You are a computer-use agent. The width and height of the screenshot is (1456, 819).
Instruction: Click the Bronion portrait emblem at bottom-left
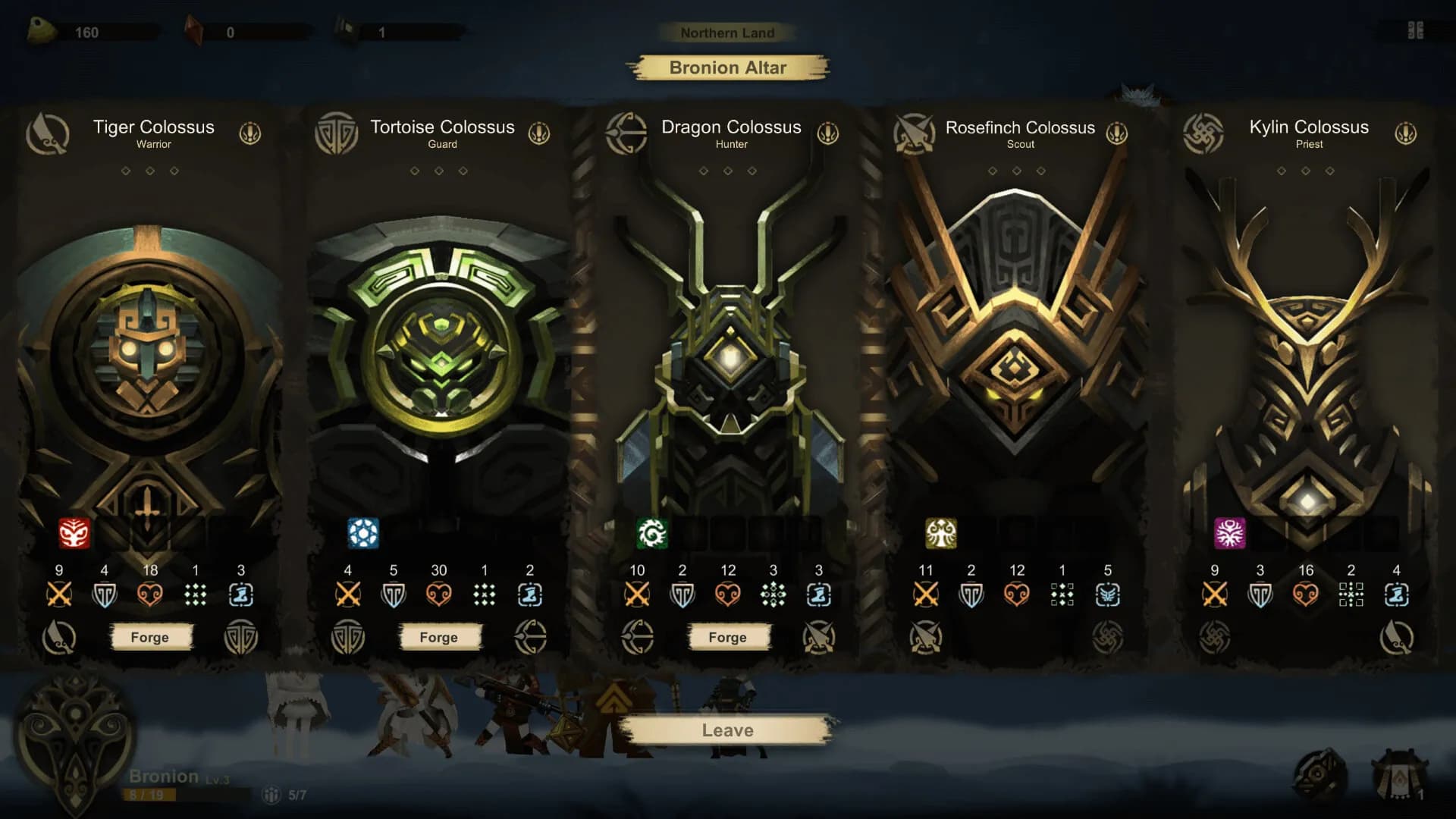pos(74,739)
